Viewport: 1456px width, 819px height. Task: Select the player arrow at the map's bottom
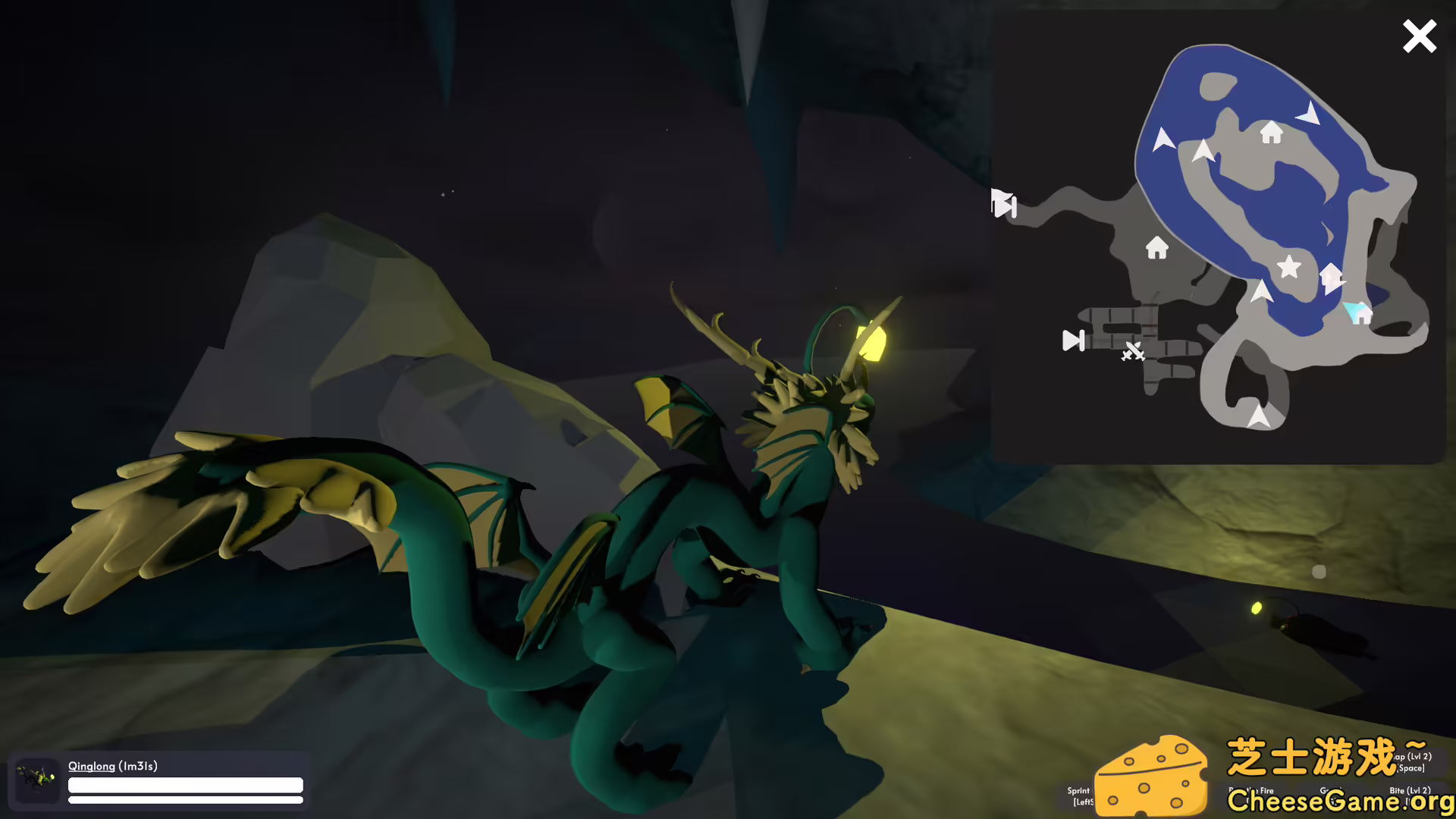1260,416
